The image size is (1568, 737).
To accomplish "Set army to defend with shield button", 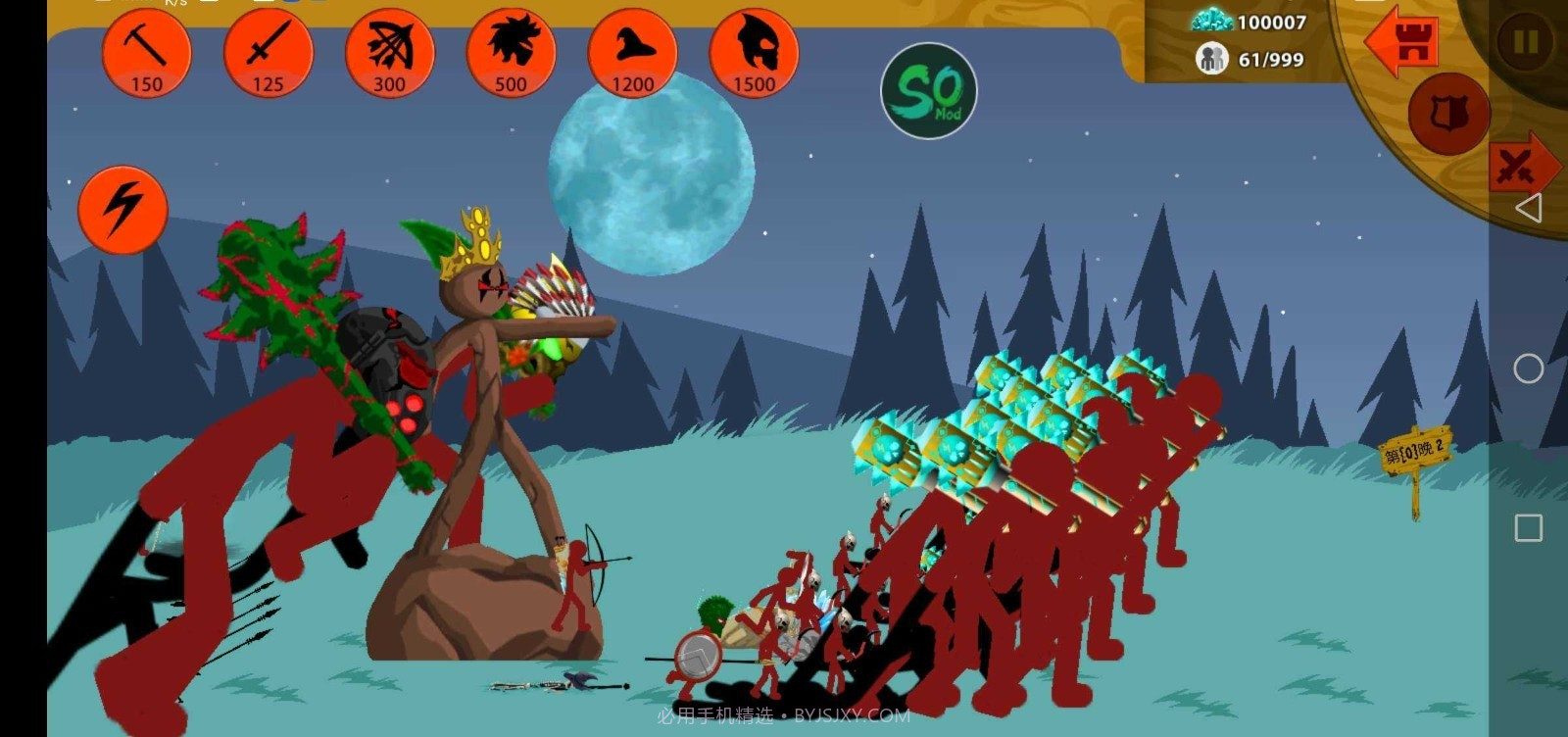I will [1447, 115].
